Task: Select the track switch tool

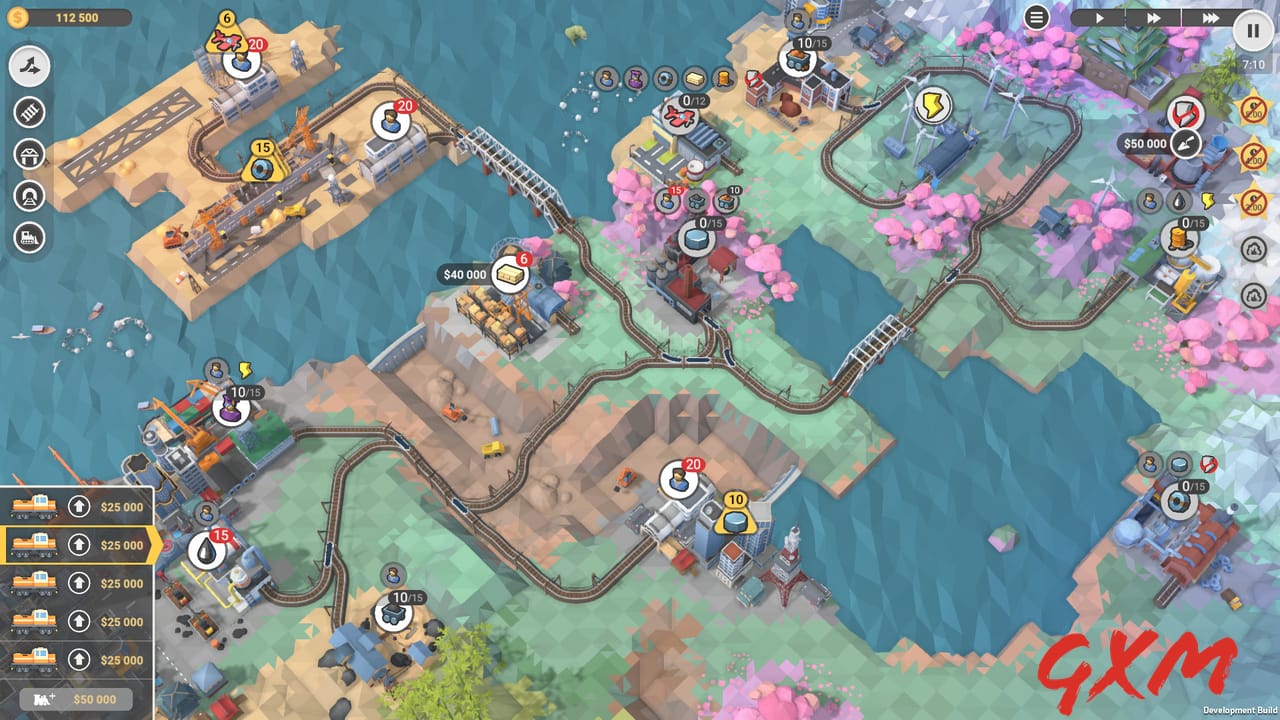Action: pyautogui.click(x=29, y=67)
